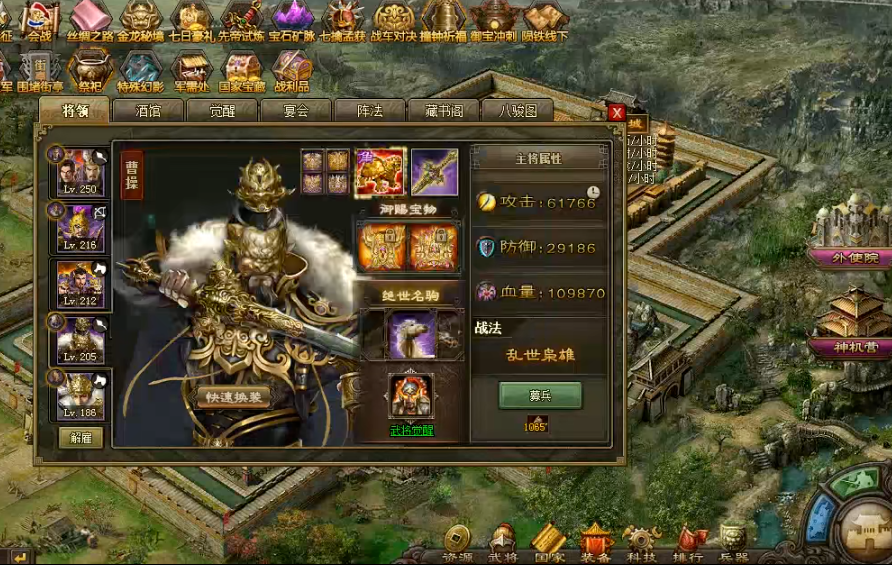Image resolution: width=892 pixels, height=565 pixels.
Task: Select the white horse mount slot
Action: click(411, 333)
